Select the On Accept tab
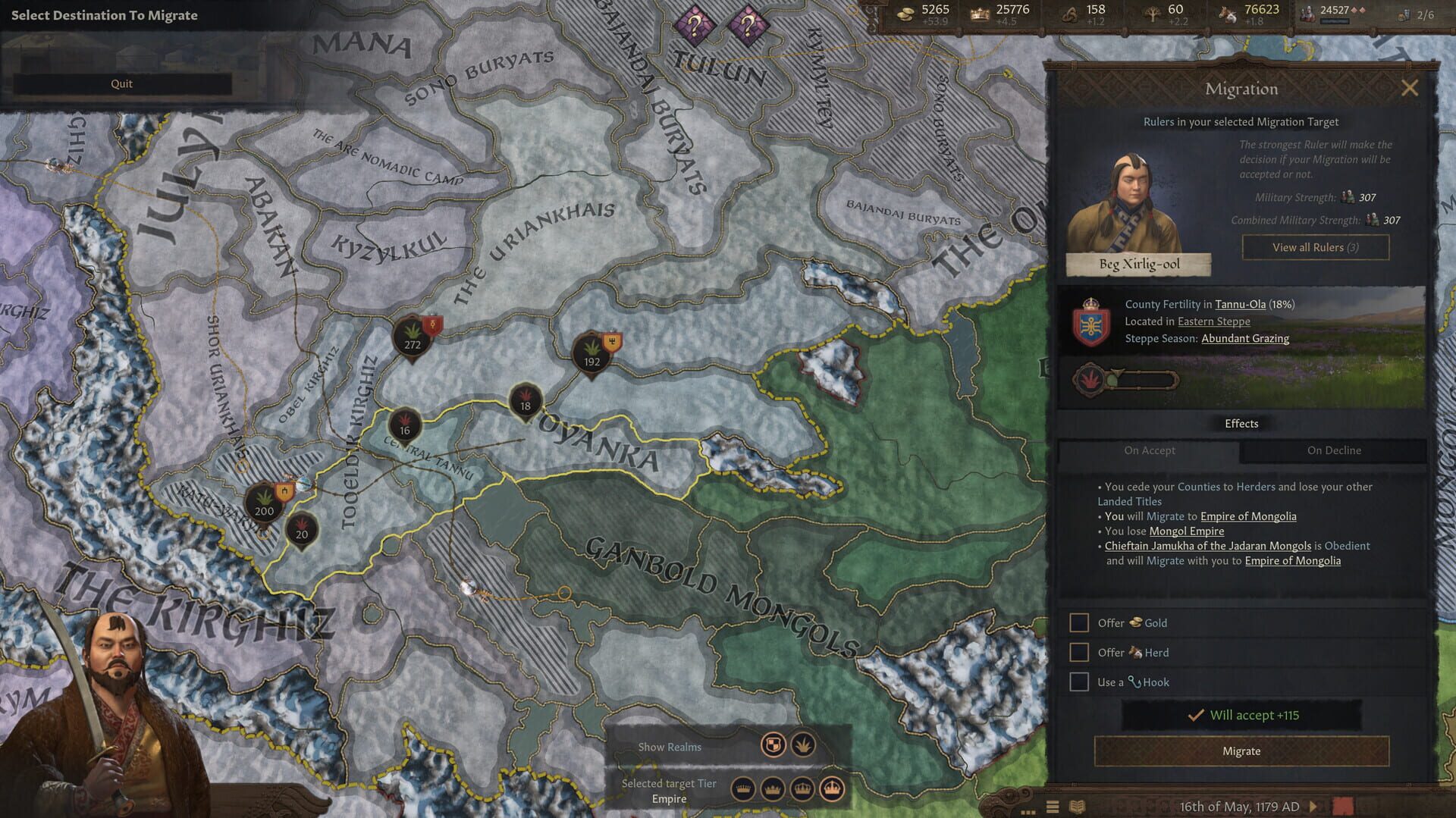 pyautogui.click(x=1150, y=450)
